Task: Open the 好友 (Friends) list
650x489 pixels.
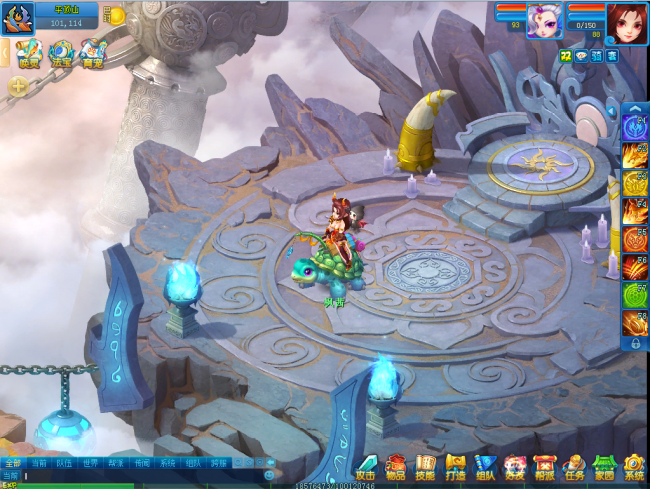Action: coord(515,466)
